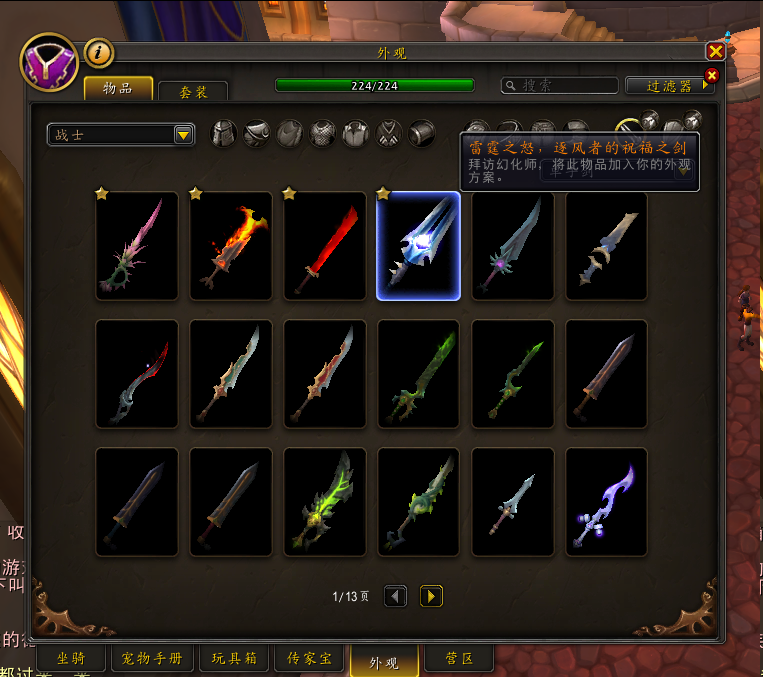Image resolution: width=763 pixels, height=677 pixels.
Task: Choose the head helmet slot filter
Action: pos(225,133)
